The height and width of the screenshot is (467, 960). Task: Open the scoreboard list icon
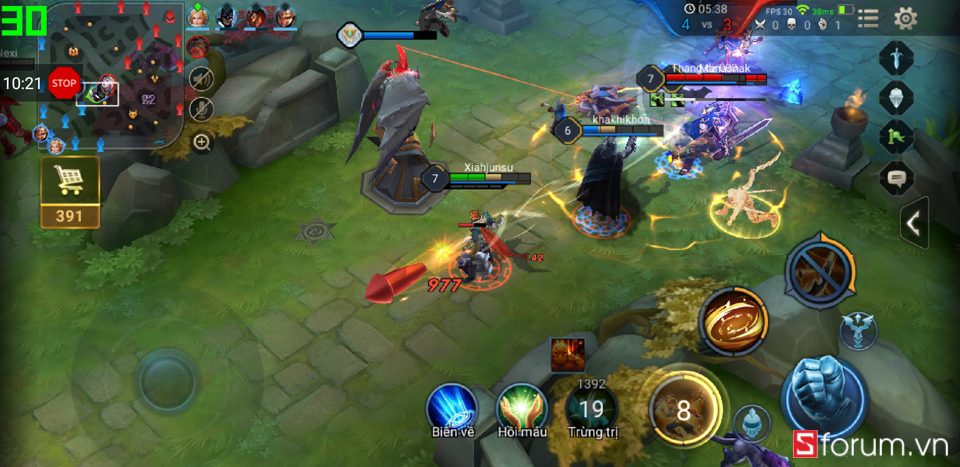[x=868, y=17]
